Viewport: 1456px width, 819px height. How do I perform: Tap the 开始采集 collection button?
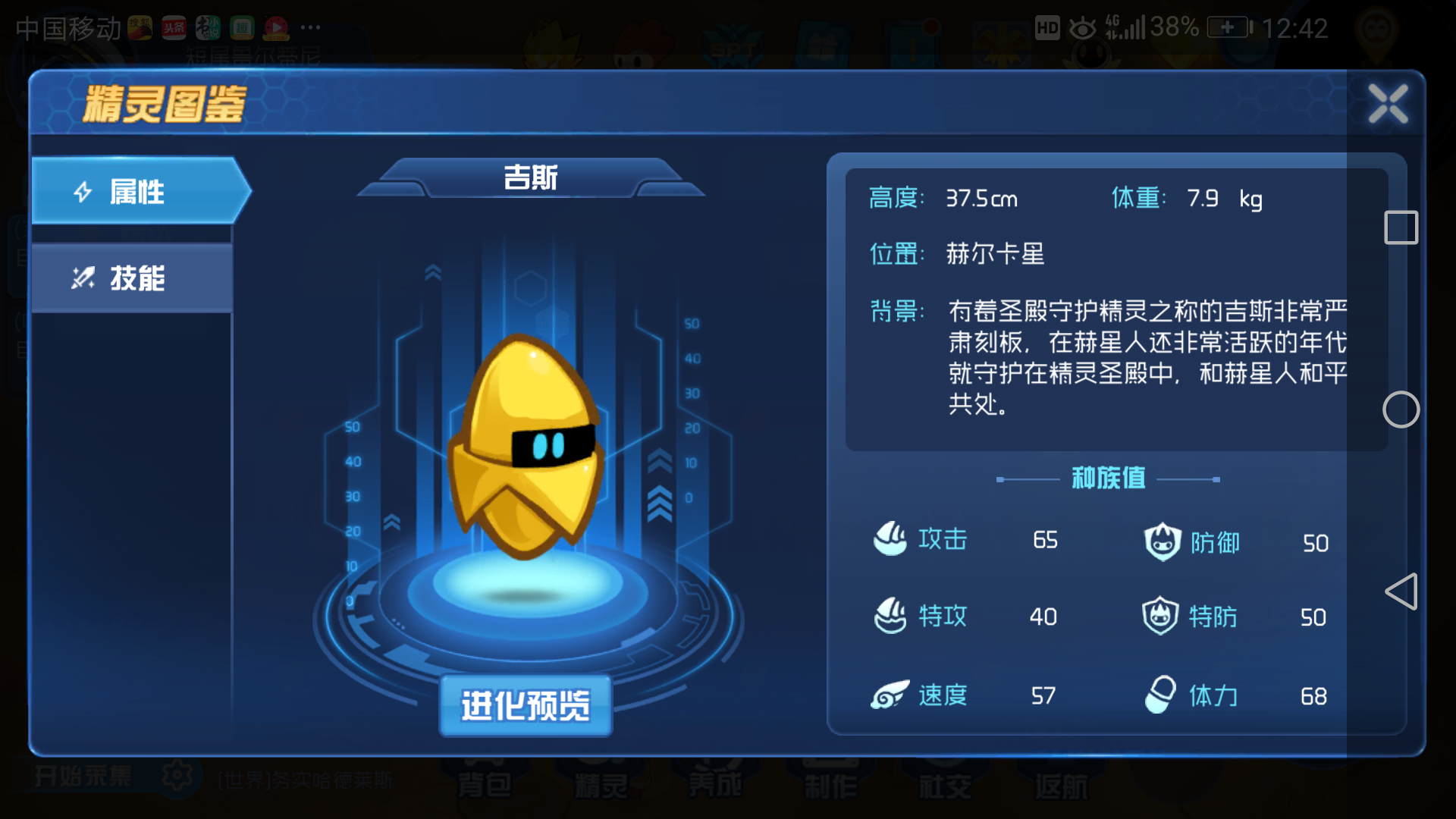pos(83,775)
